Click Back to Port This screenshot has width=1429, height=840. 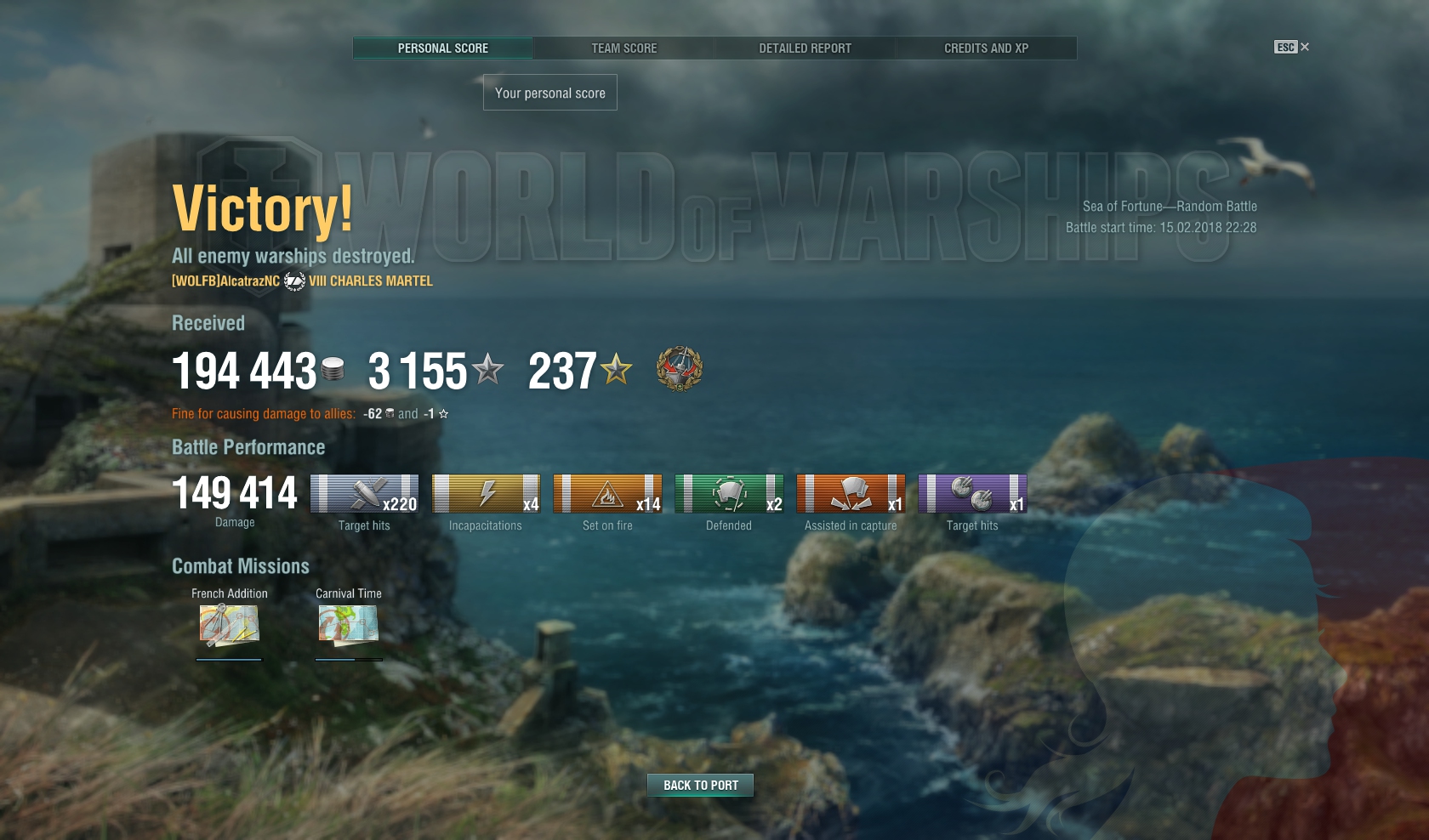coord(700,785)
